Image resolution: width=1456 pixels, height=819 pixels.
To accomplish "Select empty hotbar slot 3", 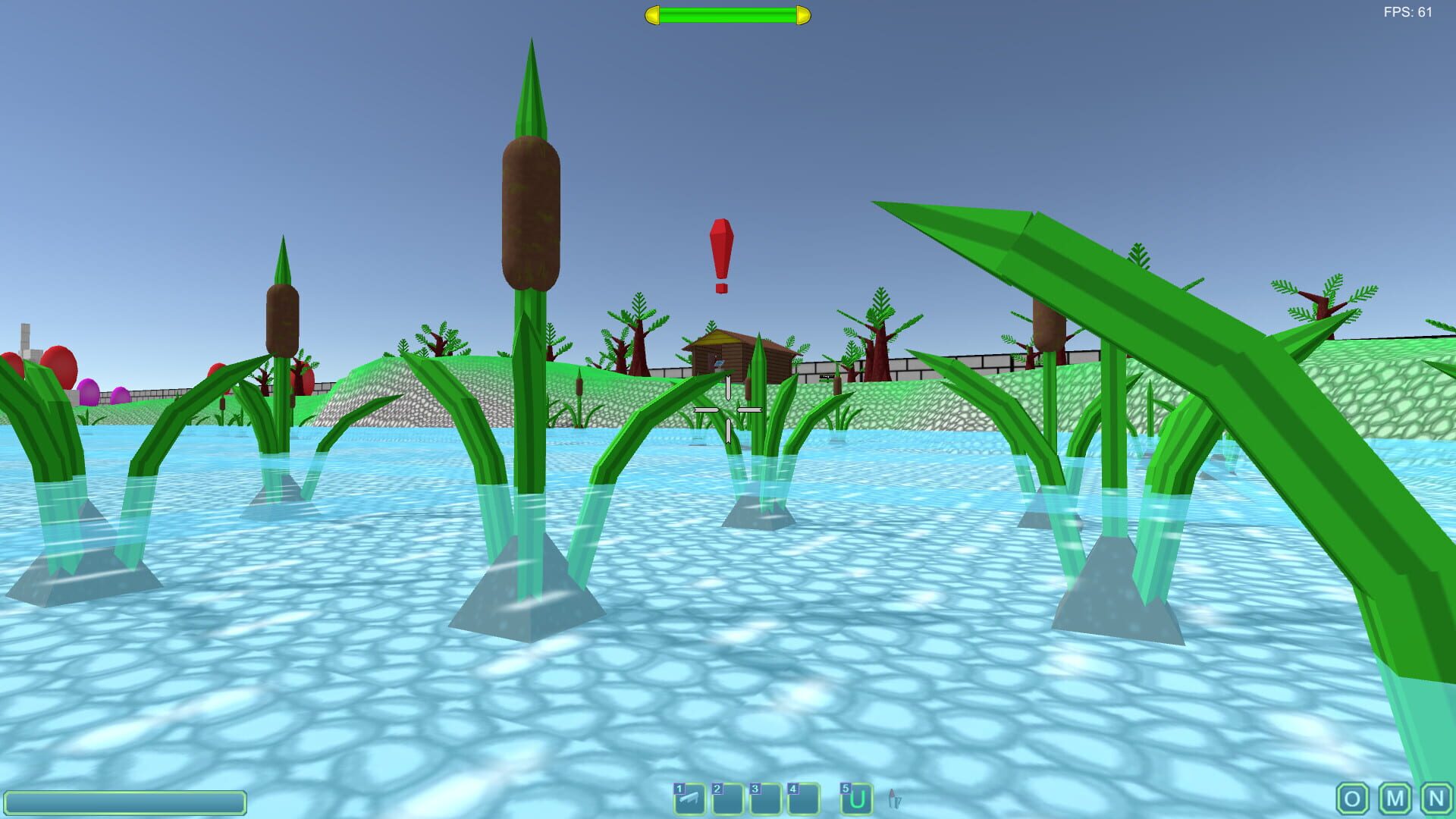I will coord(765,799).
